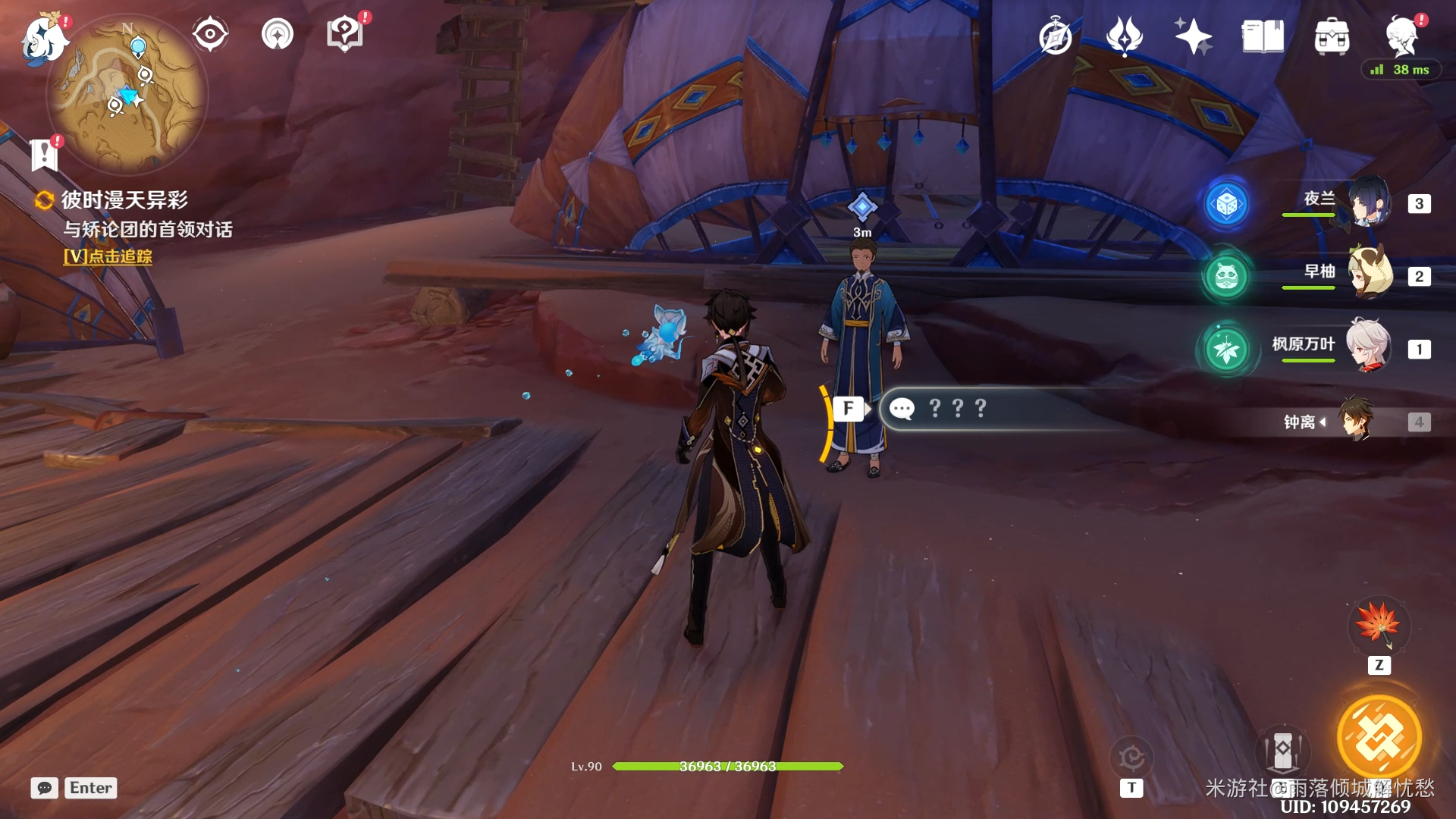Open the Wish star icon
The image size is (1456, 819).
point(1193,36)
